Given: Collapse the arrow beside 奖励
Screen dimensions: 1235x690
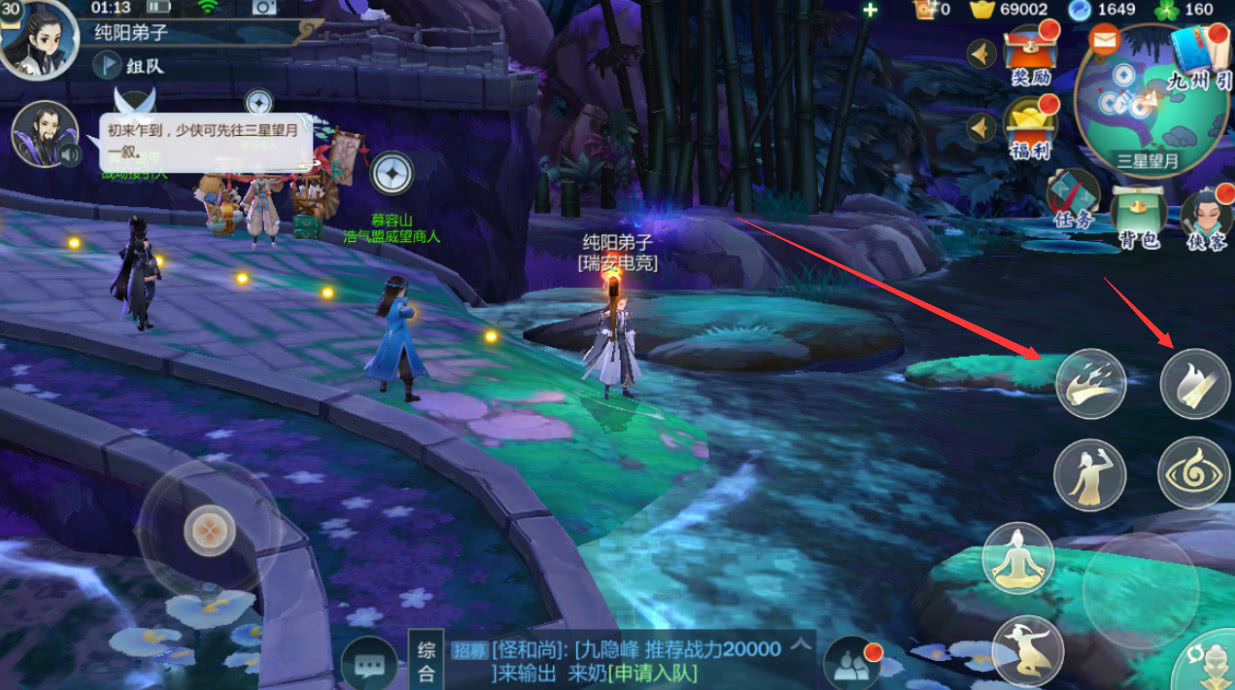Looking at the screenshot, I should point(982,53).
